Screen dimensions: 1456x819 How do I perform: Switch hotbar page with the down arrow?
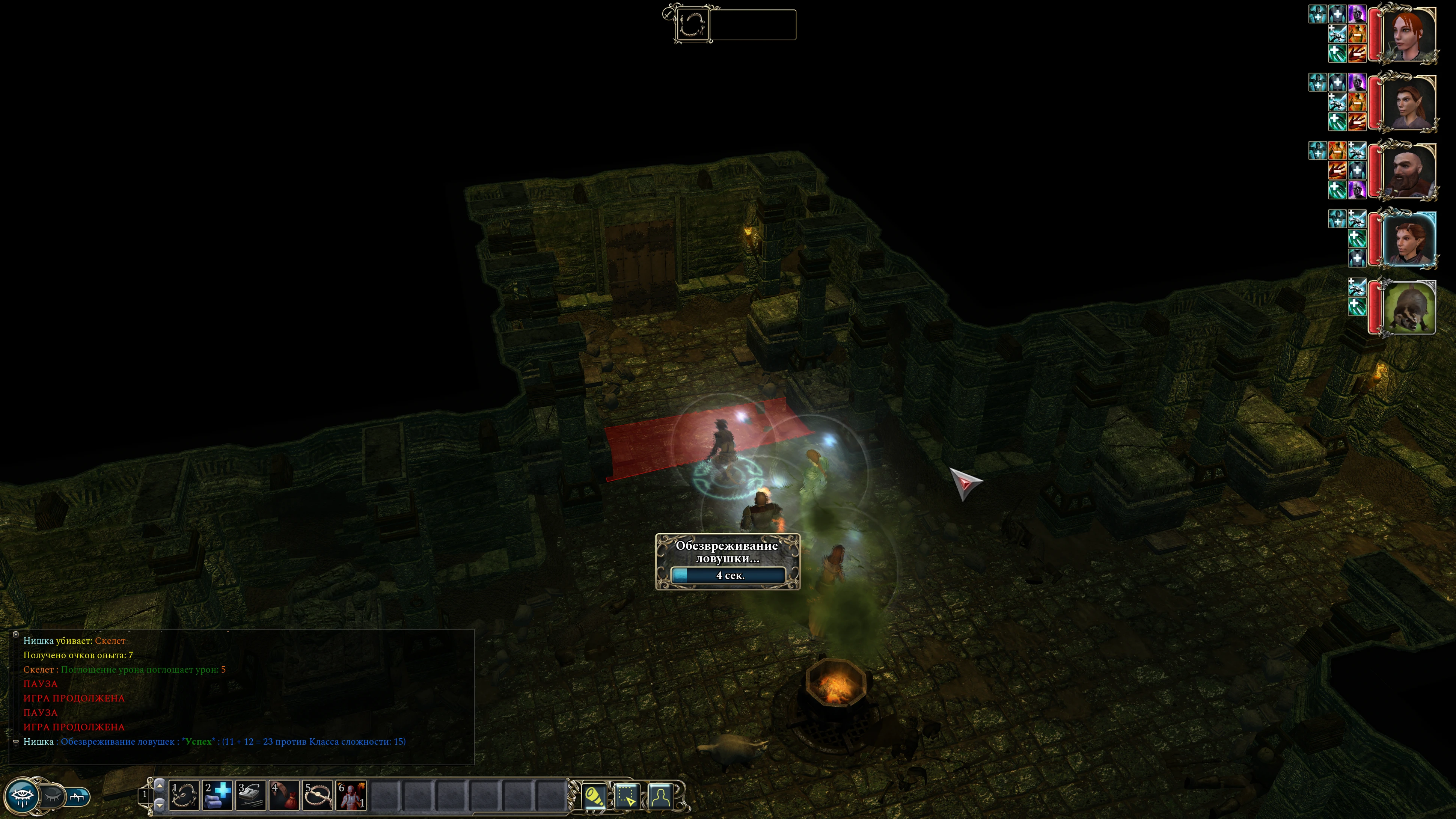pyautogui.click(x=160, y=804)
